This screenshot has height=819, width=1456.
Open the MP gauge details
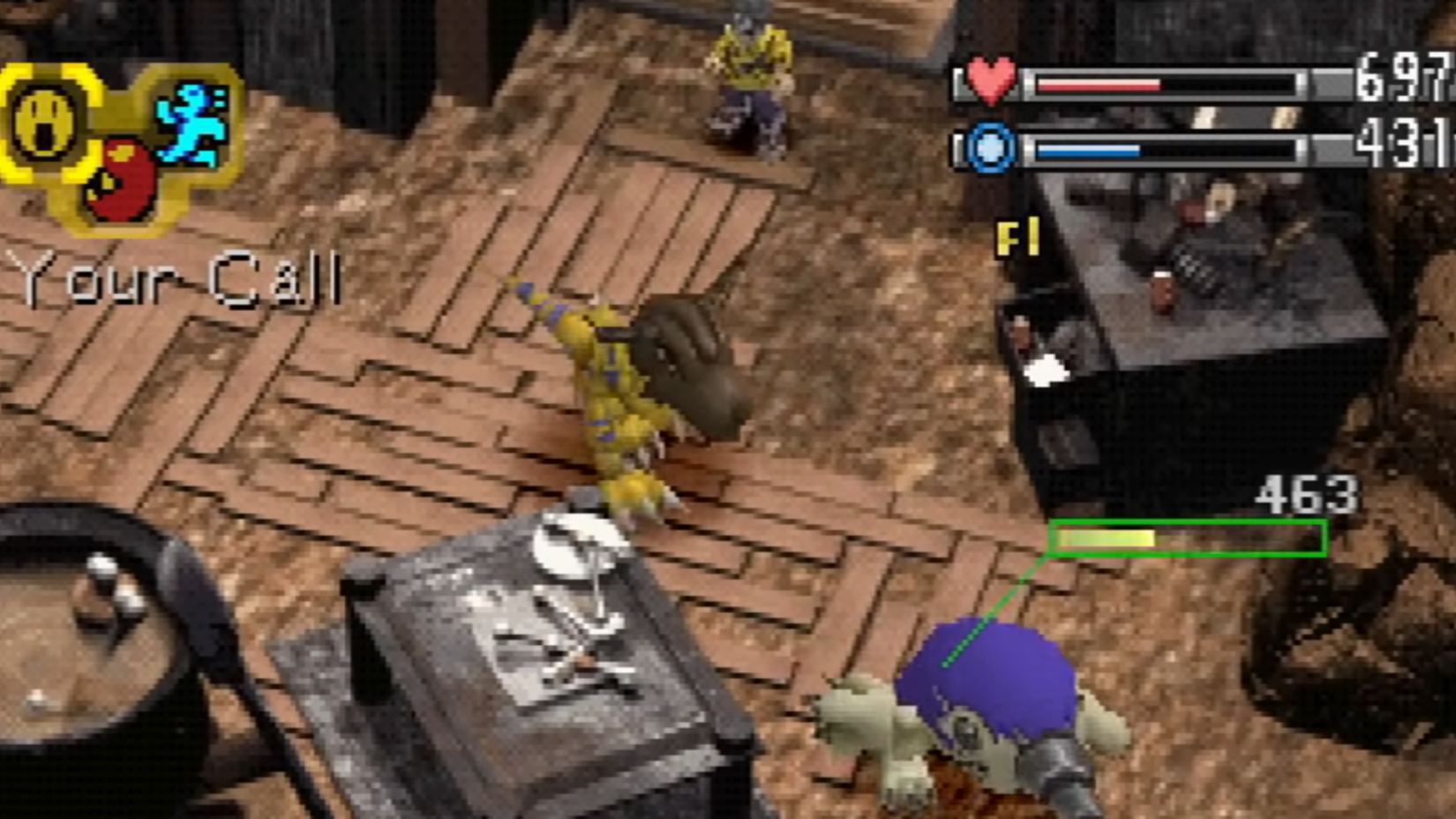coord(1165,150)
